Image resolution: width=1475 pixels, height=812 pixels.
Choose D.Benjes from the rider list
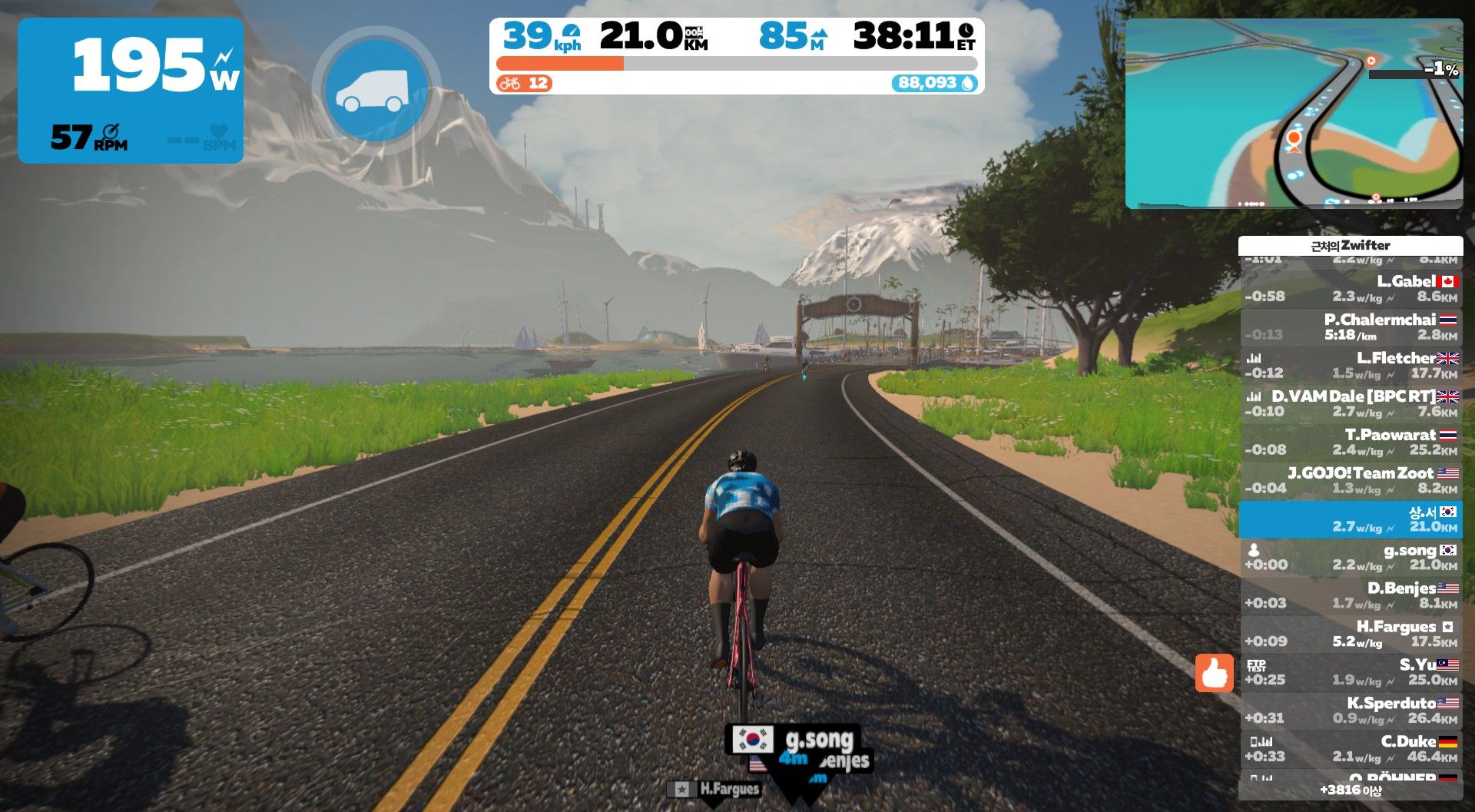[1351, 596]
